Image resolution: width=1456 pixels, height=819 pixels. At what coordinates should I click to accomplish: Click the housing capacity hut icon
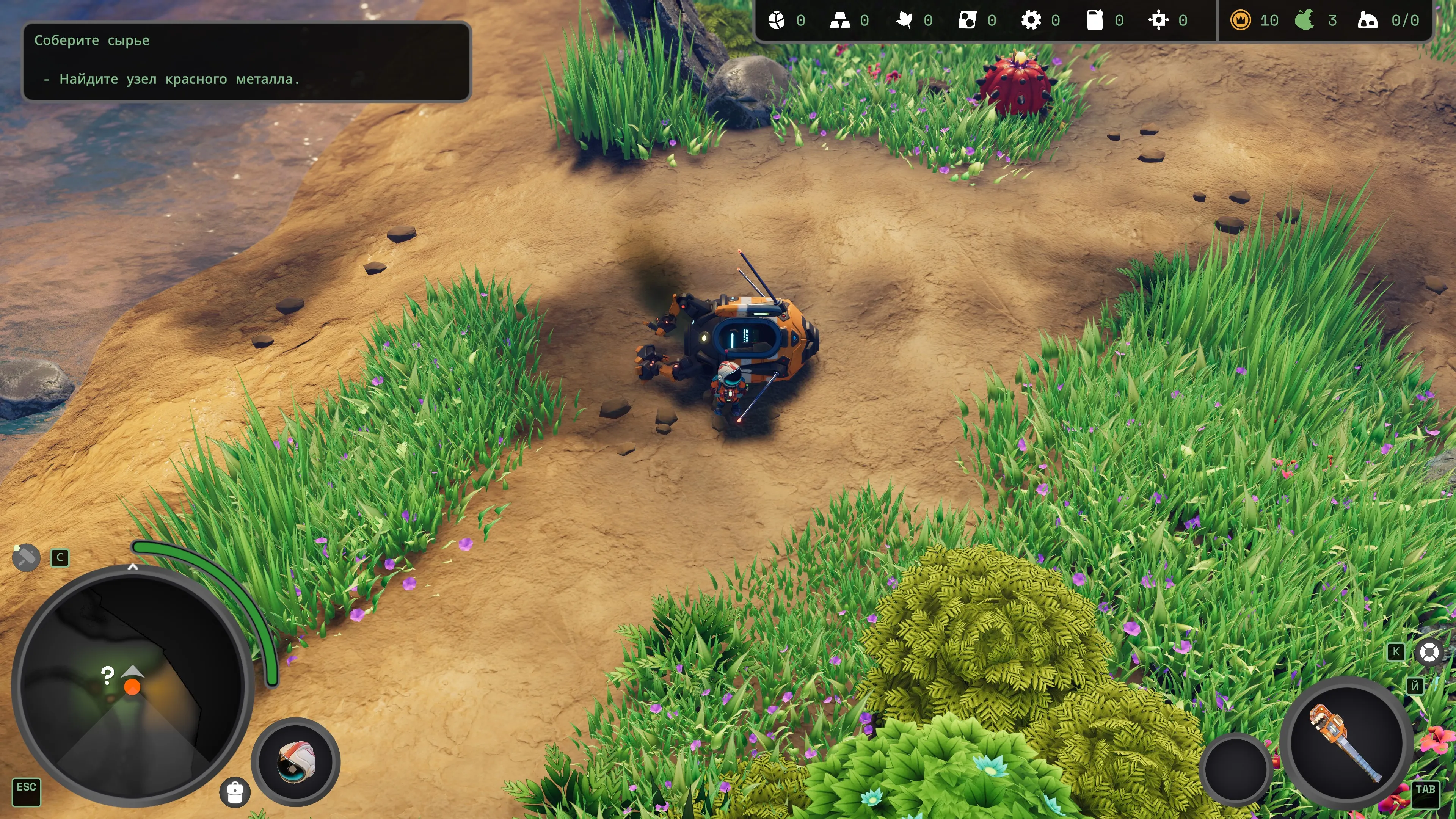point(1368,21)
